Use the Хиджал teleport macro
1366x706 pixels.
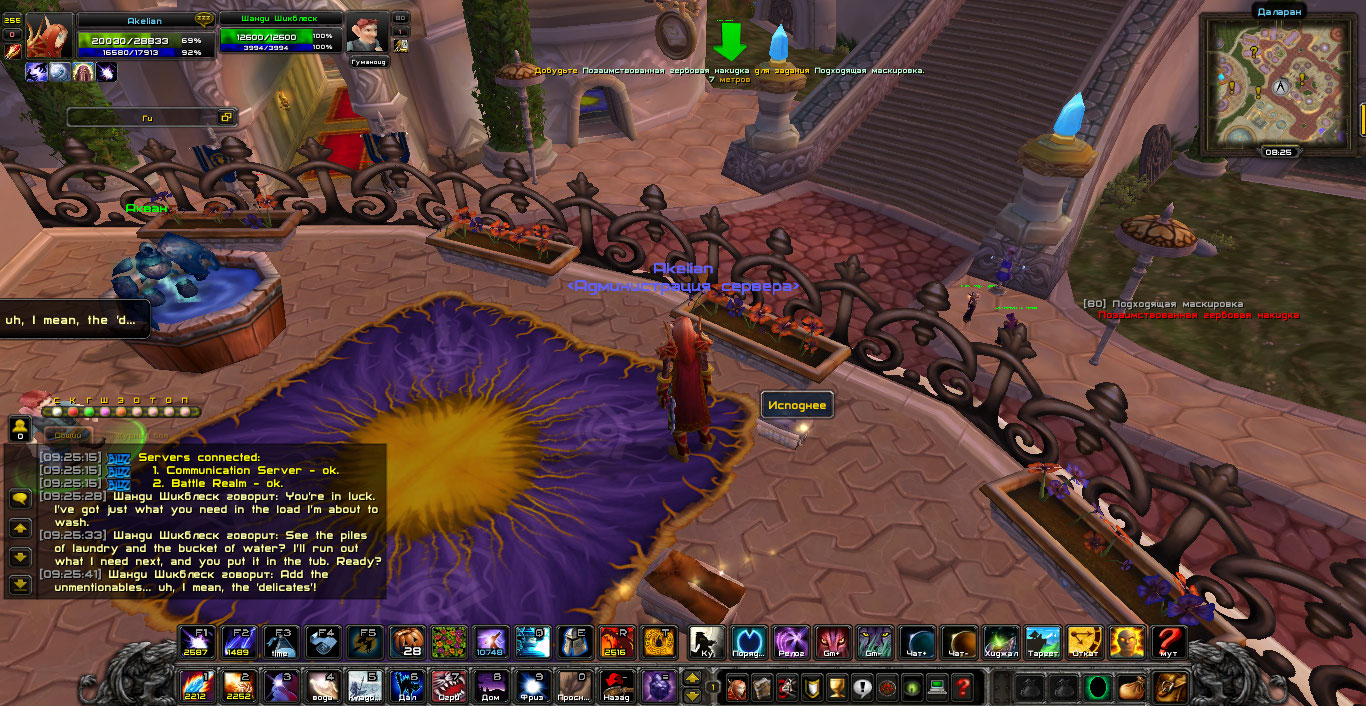pyautogui.click(x=1001, y=642)
